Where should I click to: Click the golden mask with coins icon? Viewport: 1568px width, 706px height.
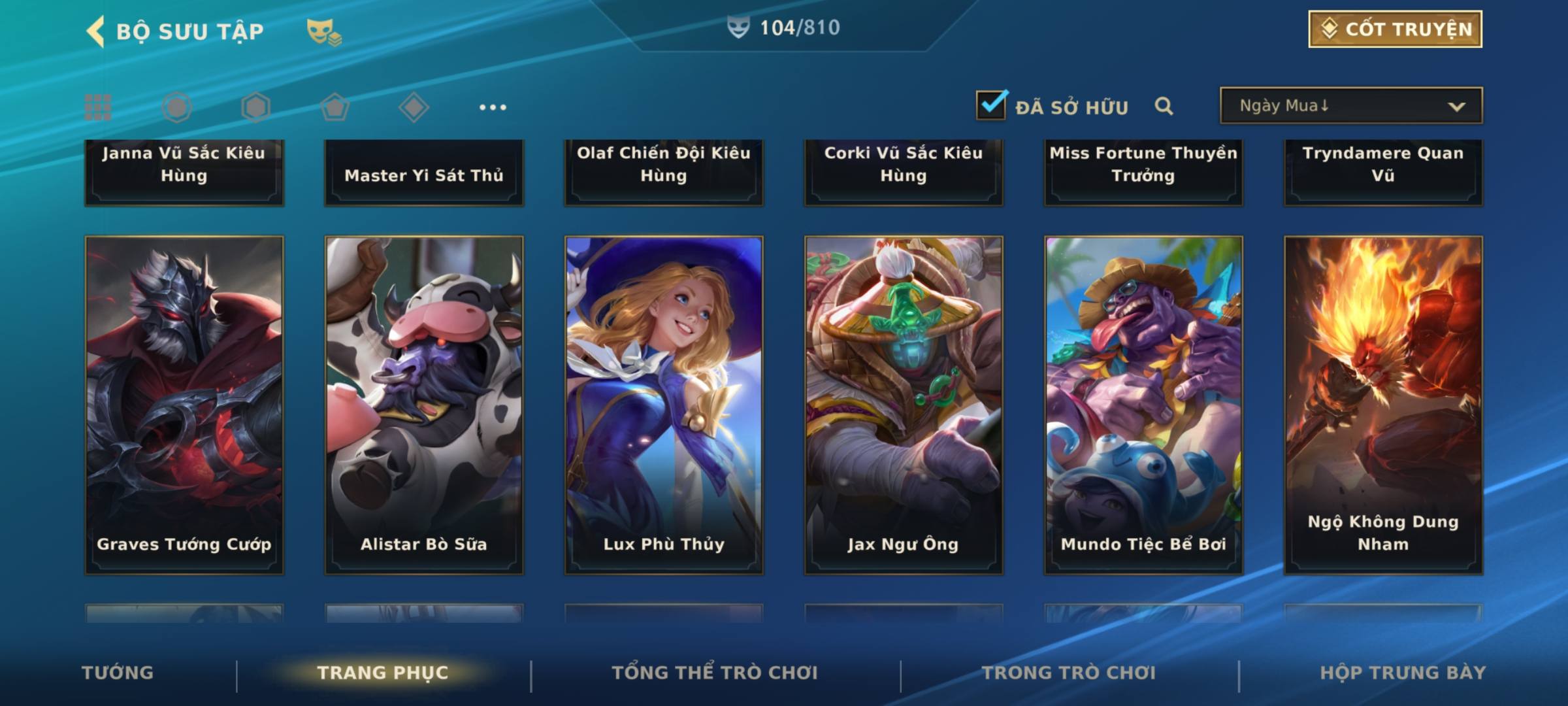tap(323, 31)
